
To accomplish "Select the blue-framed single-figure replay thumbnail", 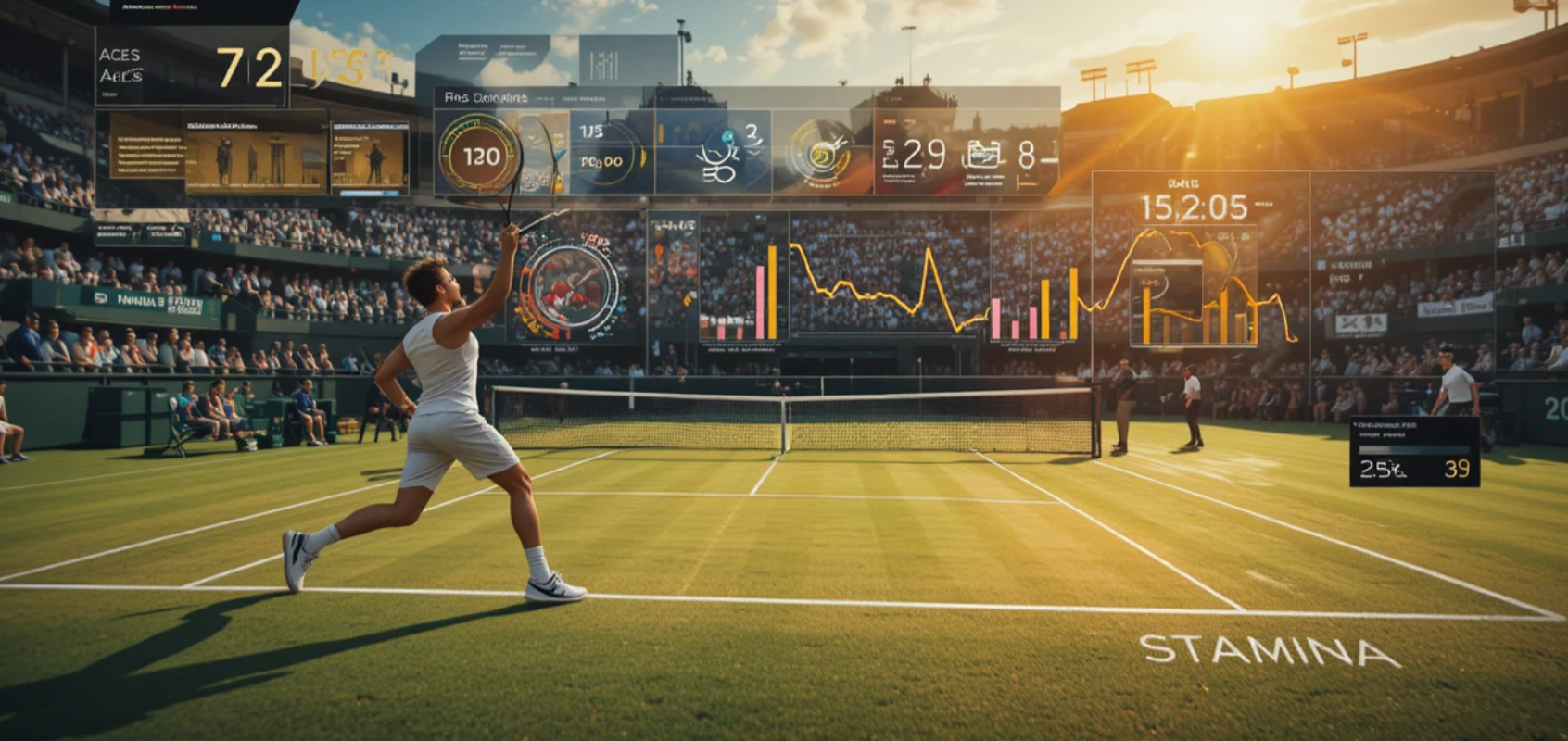I will tap(370, 157).
